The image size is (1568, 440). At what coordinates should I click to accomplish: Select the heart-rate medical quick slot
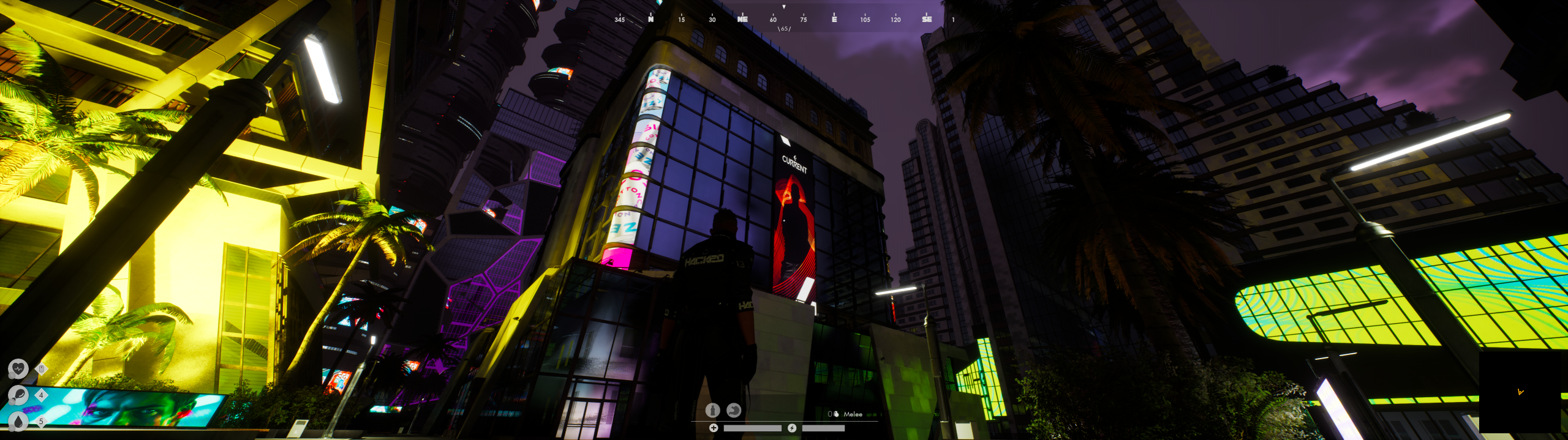[18, 368]
